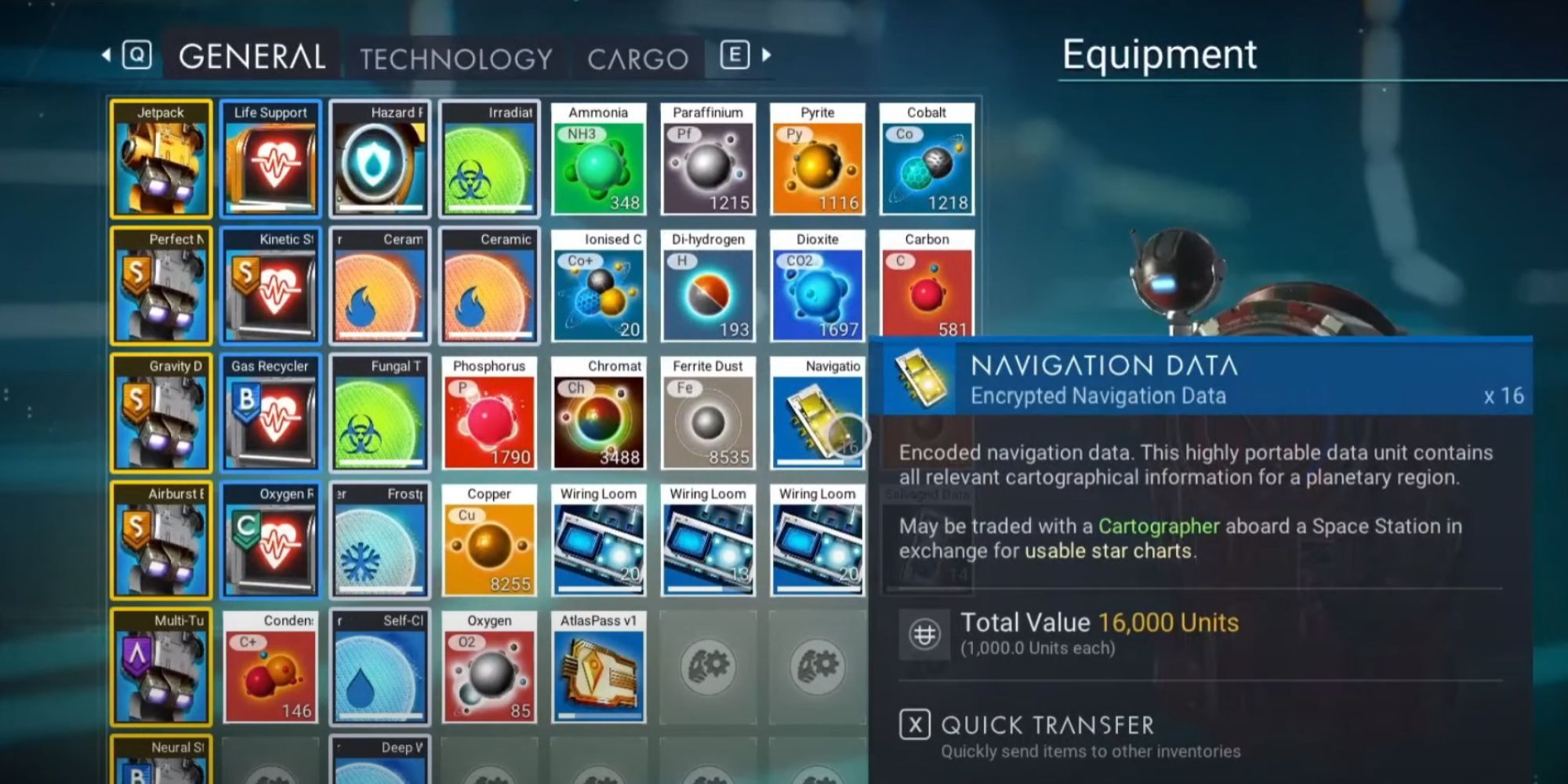Select the Ferrite Dust stack

[707, 413]
